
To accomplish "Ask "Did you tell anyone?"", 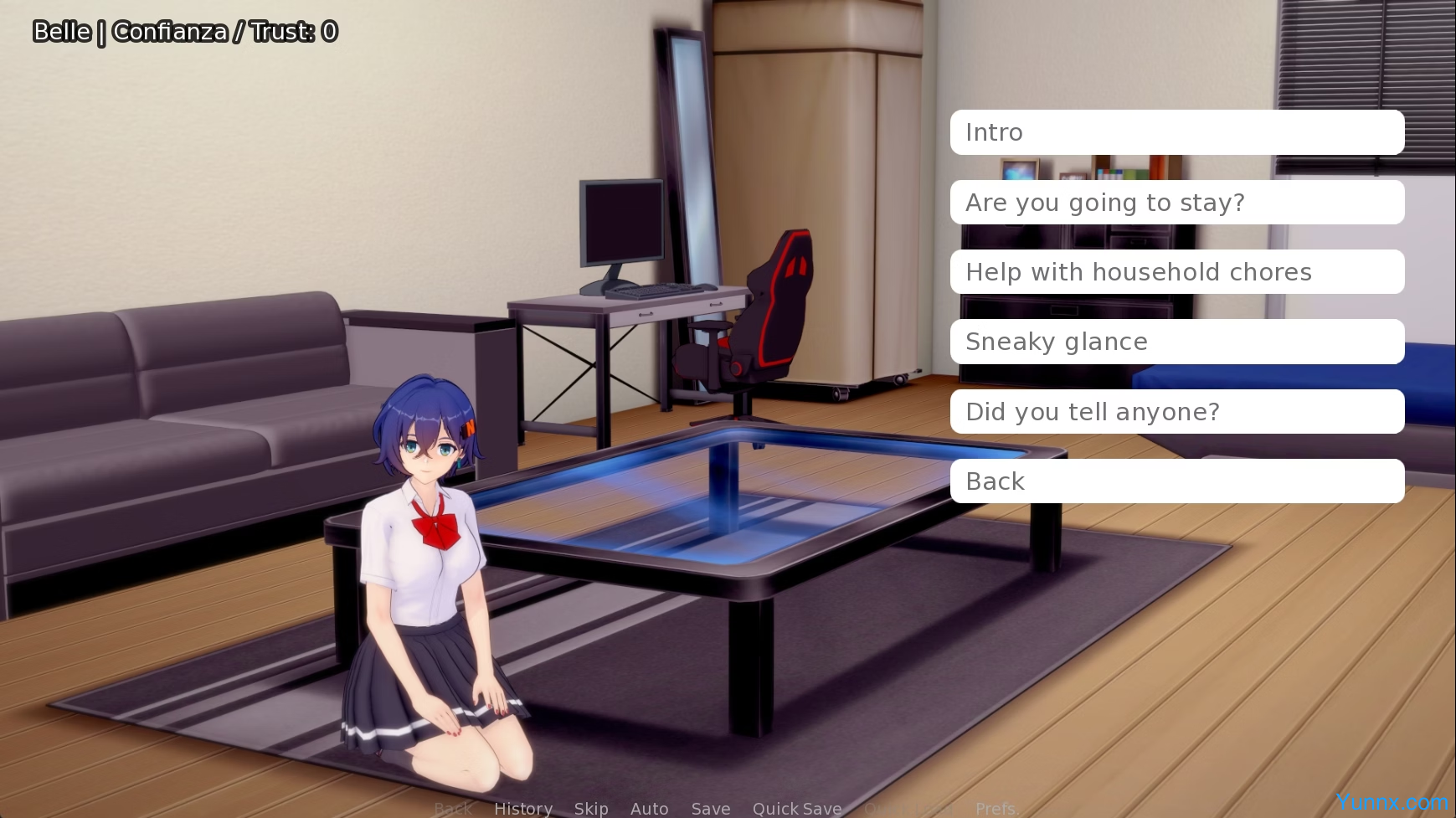I will 1176,412.
